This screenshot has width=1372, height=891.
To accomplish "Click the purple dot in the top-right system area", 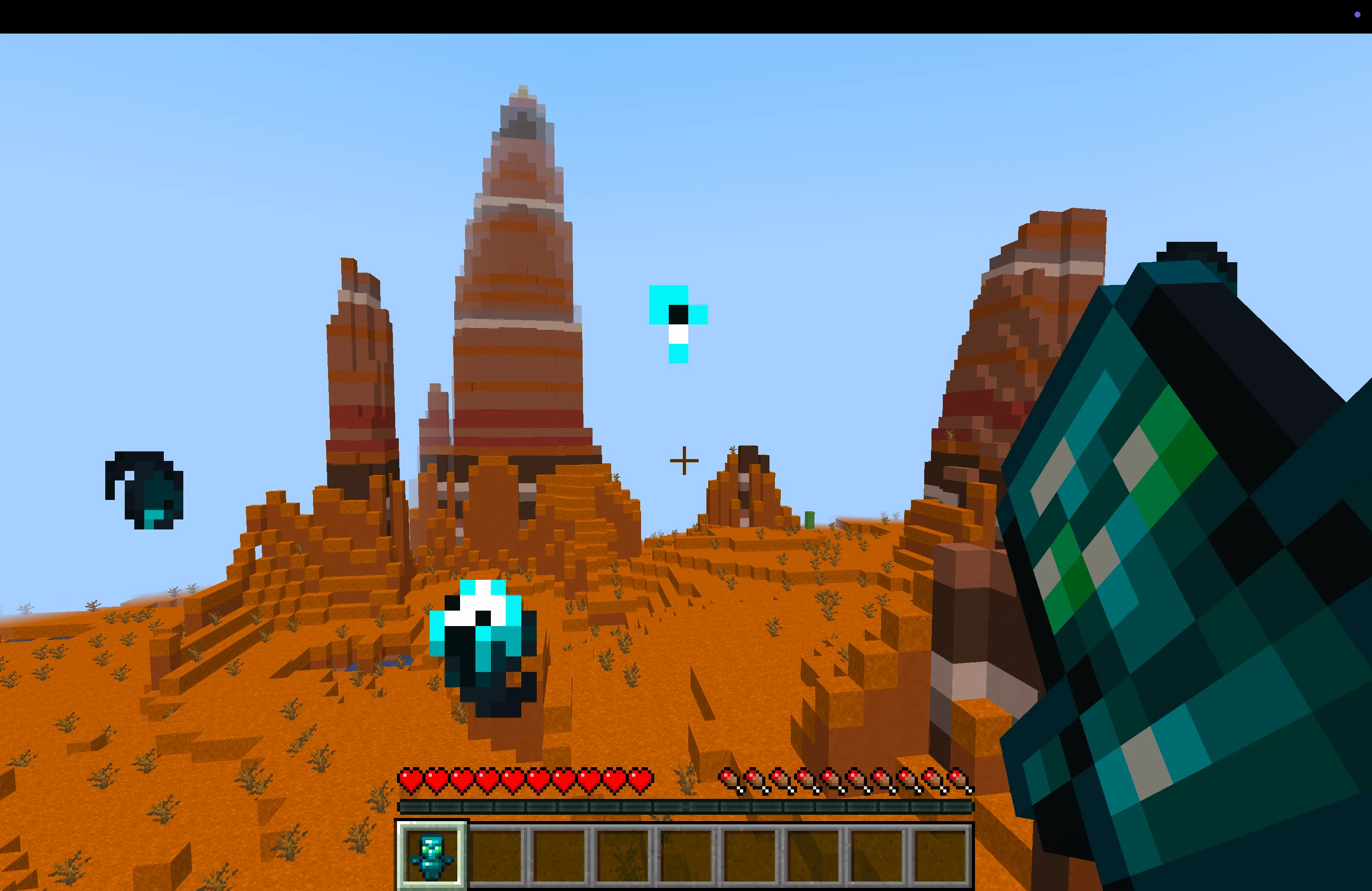I will coord(1357,15).
